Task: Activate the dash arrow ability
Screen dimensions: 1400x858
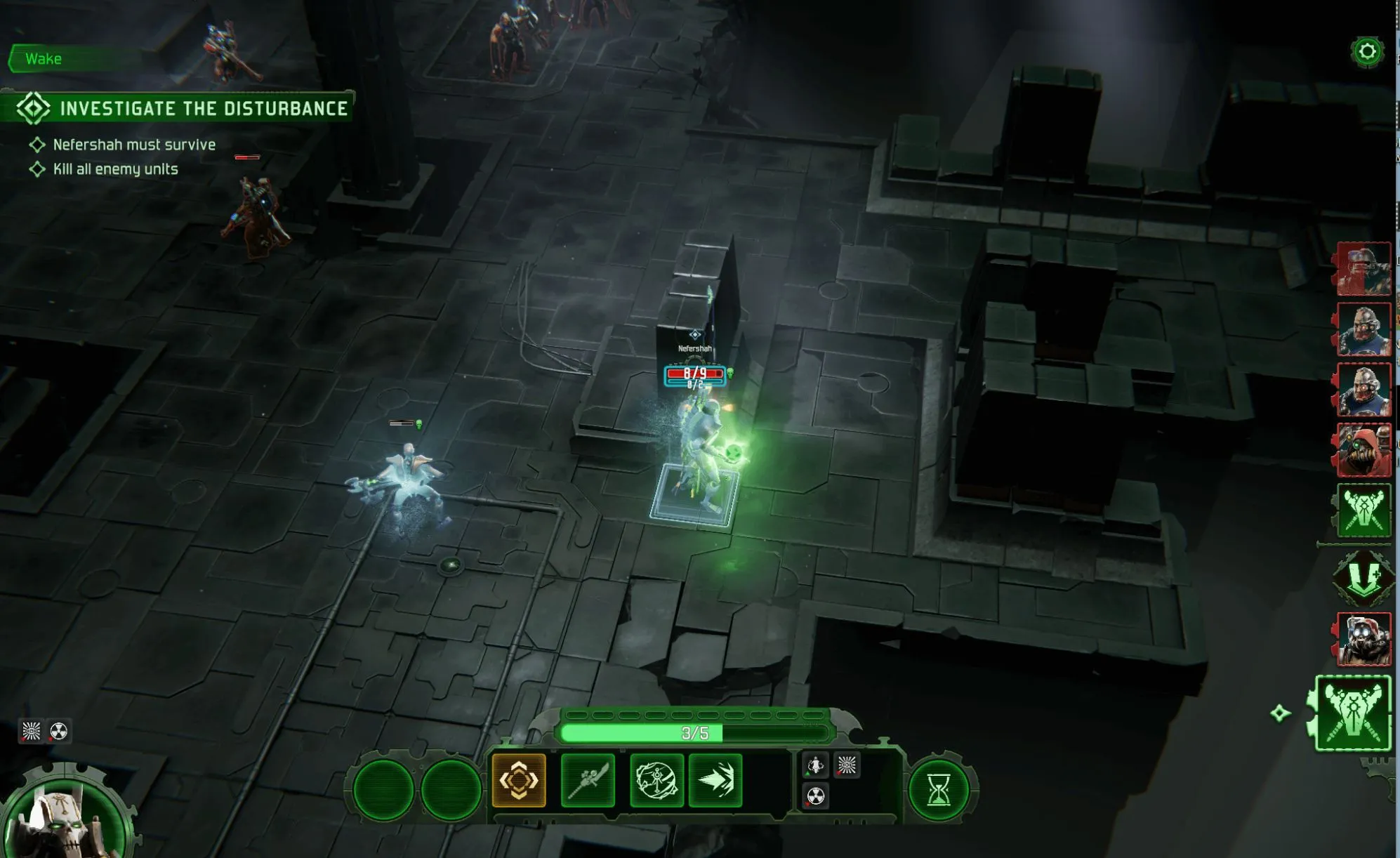Action: pos(715,780)
